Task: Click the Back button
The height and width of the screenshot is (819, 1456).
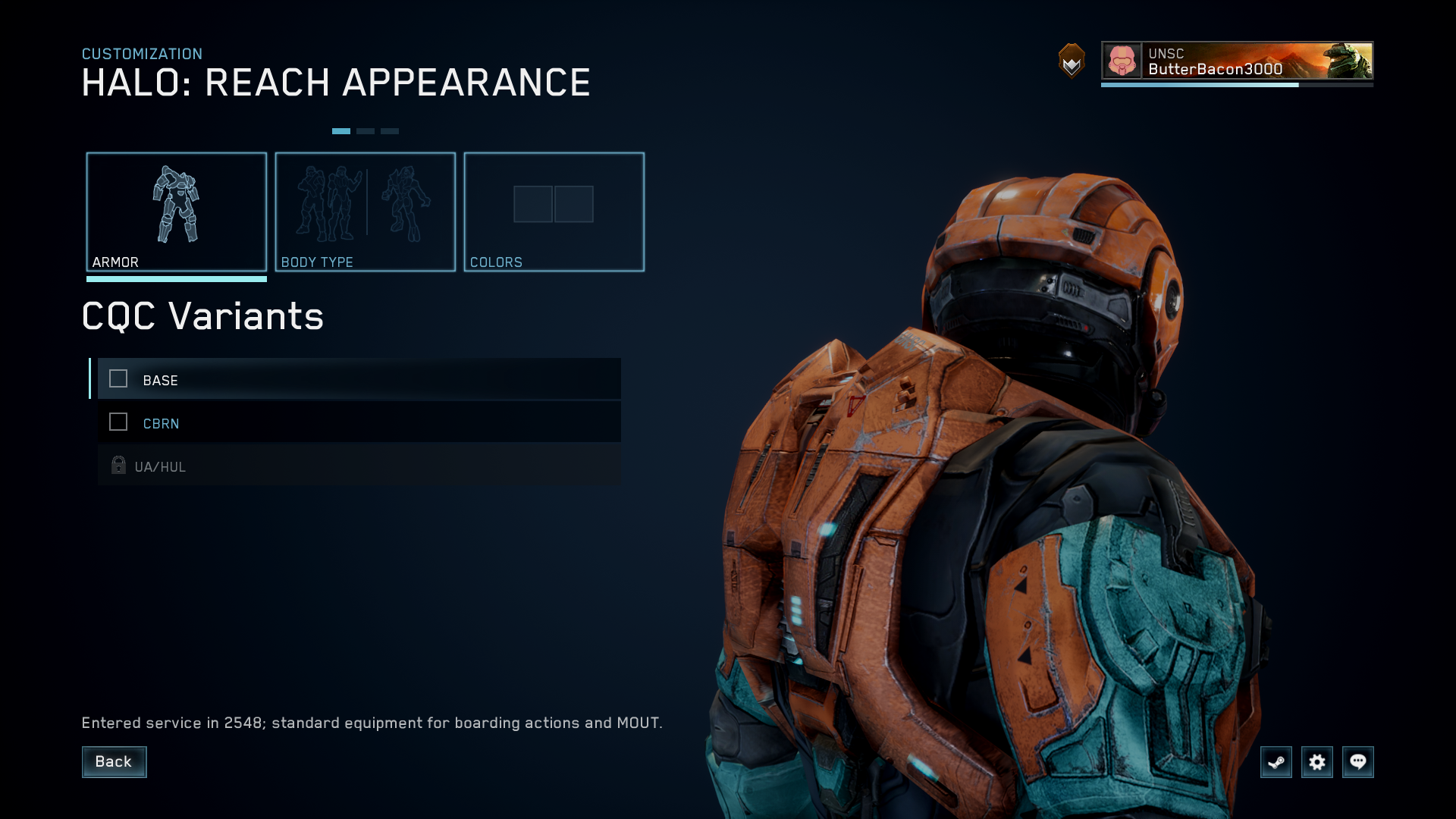Action: [x=114, y=762]
